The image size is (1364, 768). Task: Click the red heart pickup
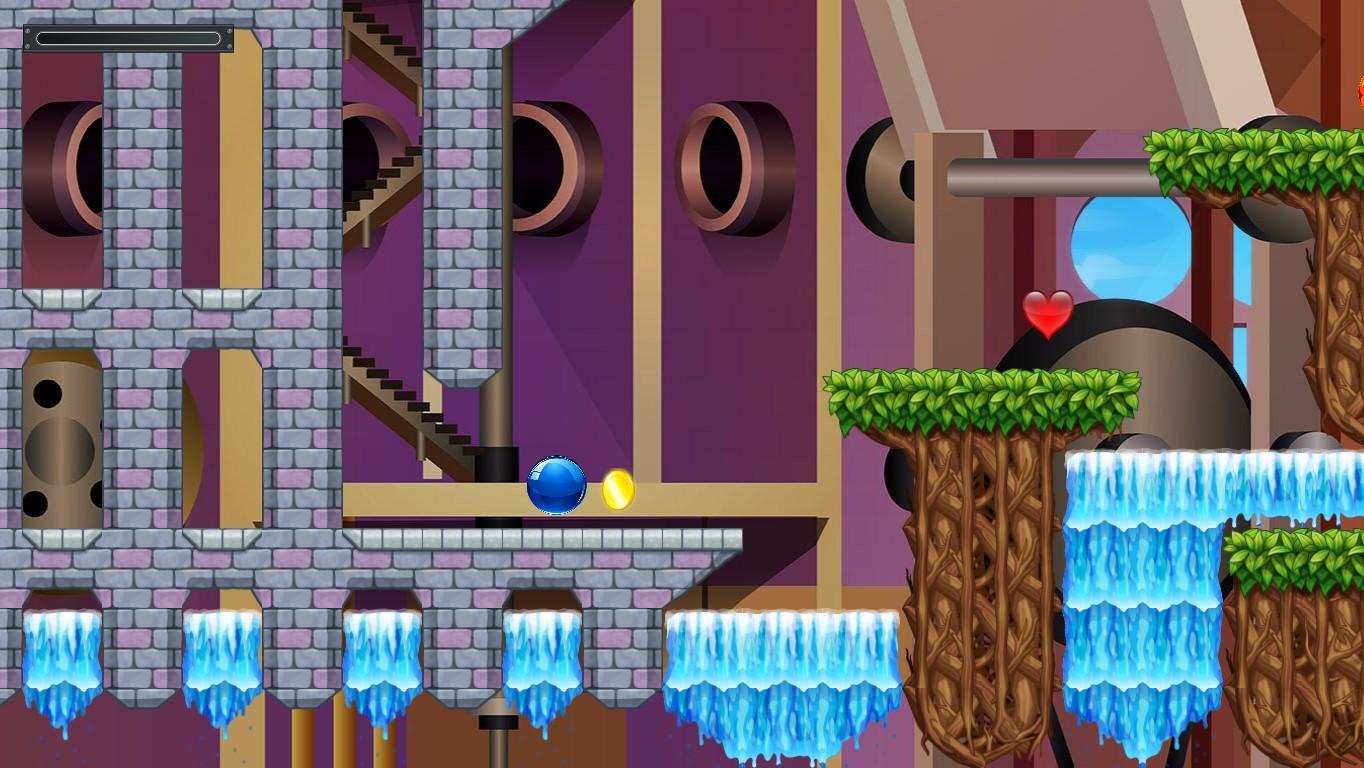[1046, 313]
